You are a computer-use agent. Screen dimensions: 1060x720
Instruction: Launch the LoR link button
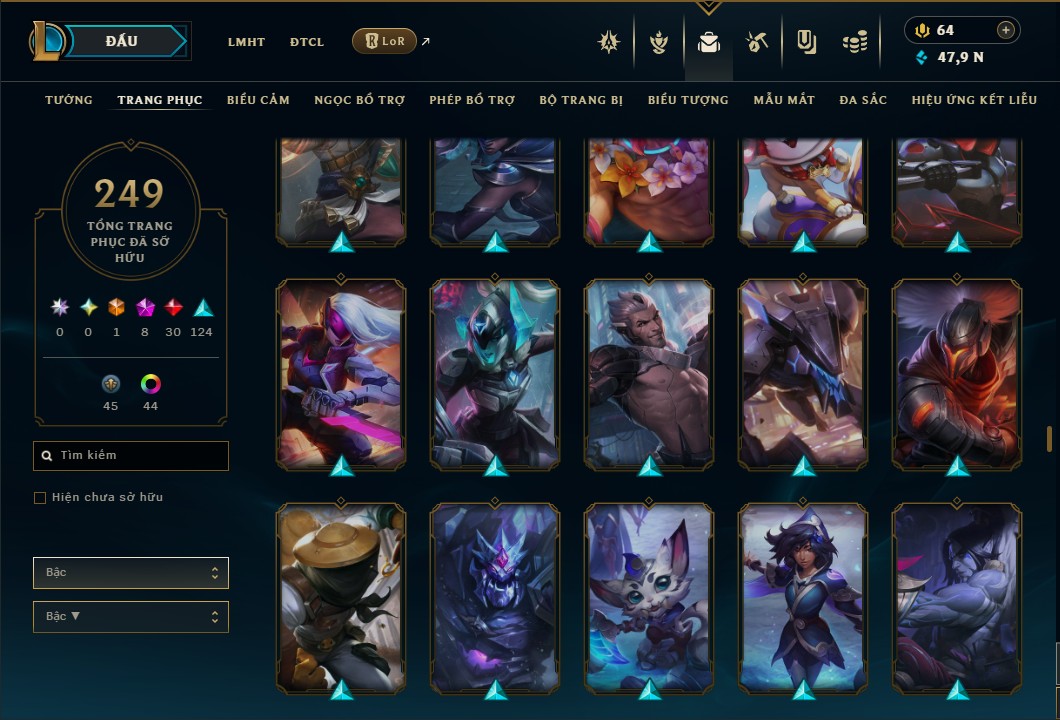[384, 41]
